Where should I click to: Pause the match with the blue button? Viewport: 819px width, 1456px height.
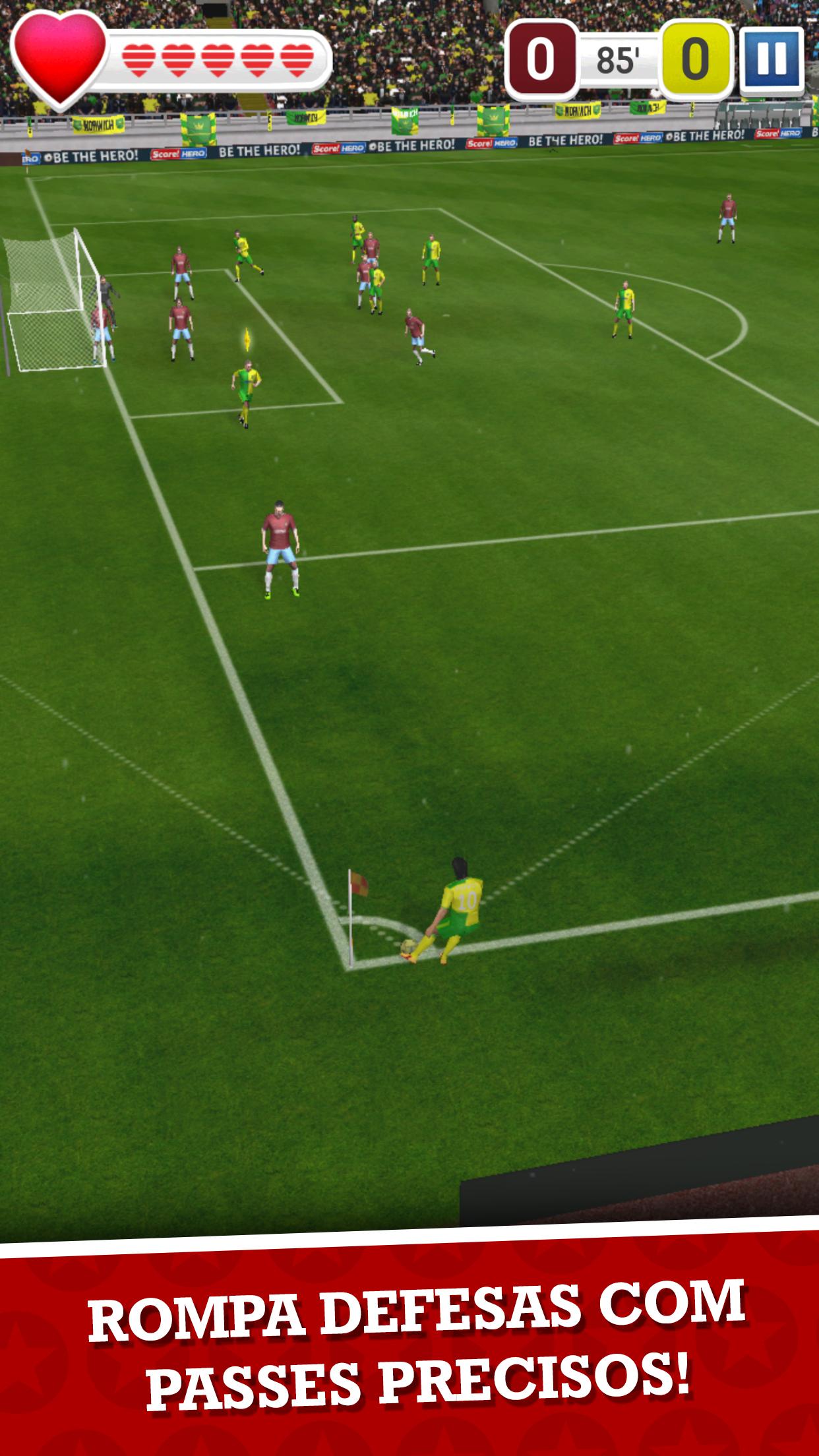point(772,59)
